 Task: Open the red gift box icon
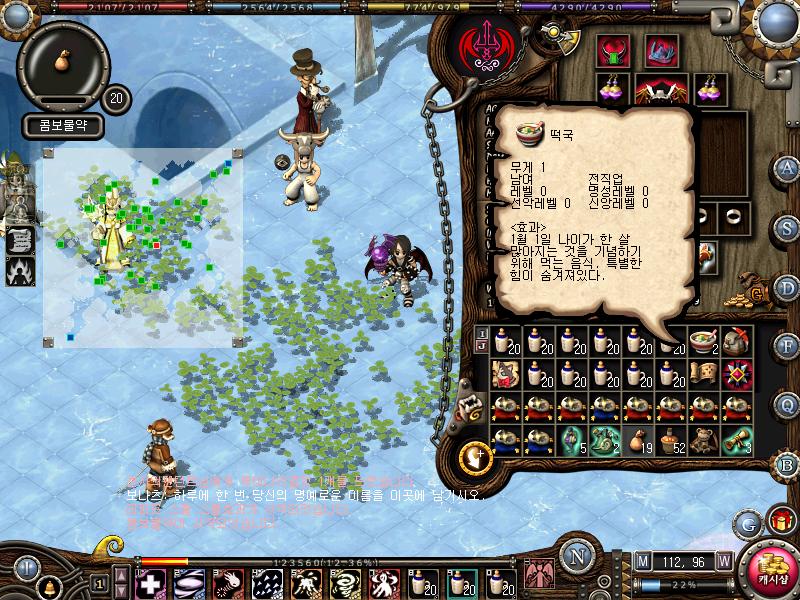(781, 521)
